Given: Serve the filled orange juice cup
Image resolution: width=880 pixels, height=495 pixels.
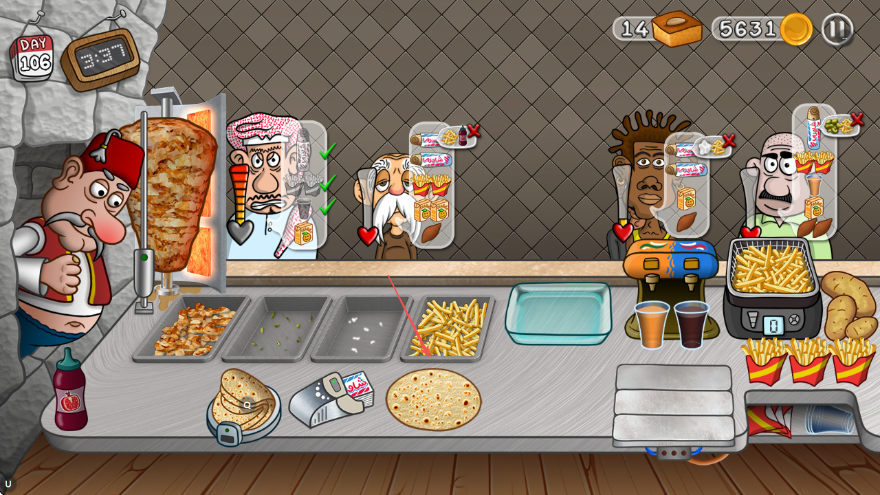Looking at the screenshot, I should tap(651, 324).
